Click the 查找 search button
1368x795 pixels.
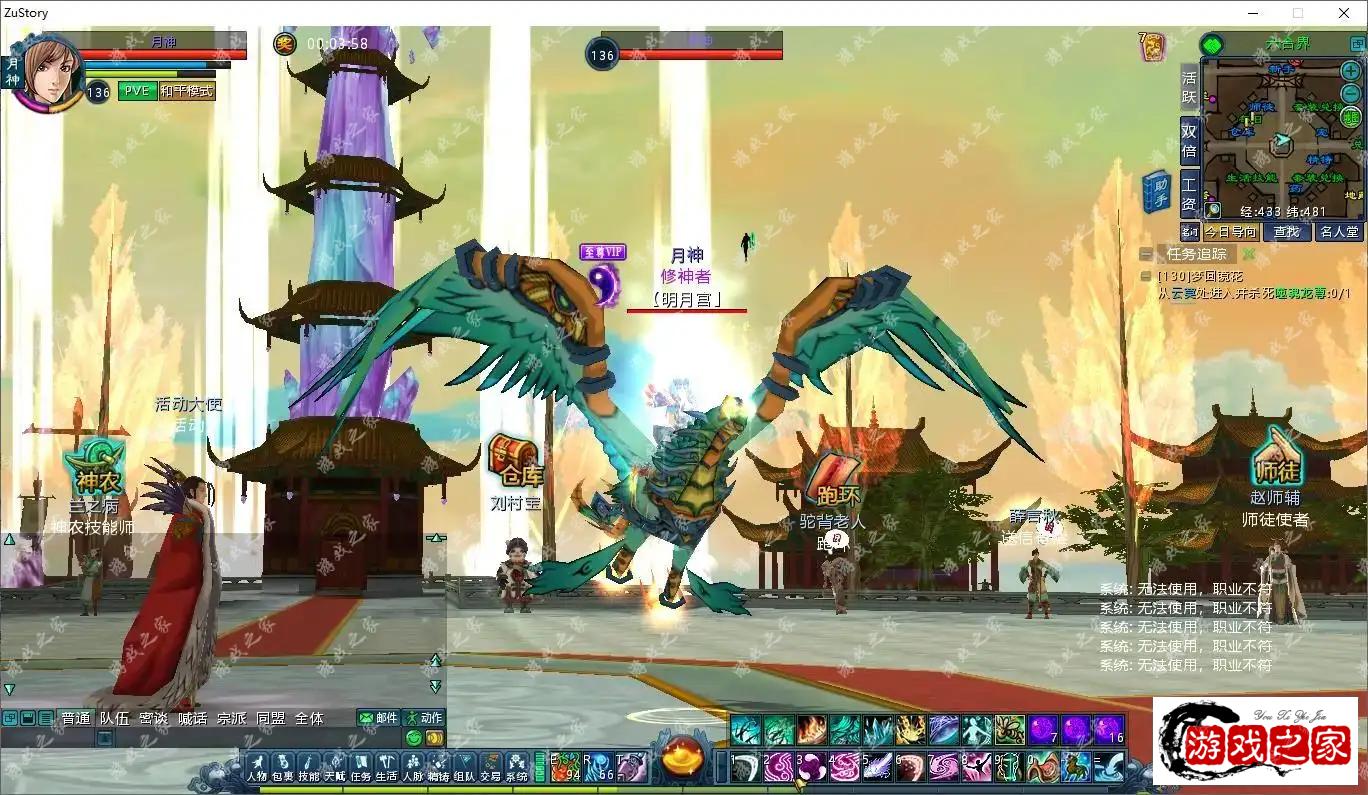pos(1287,232)
